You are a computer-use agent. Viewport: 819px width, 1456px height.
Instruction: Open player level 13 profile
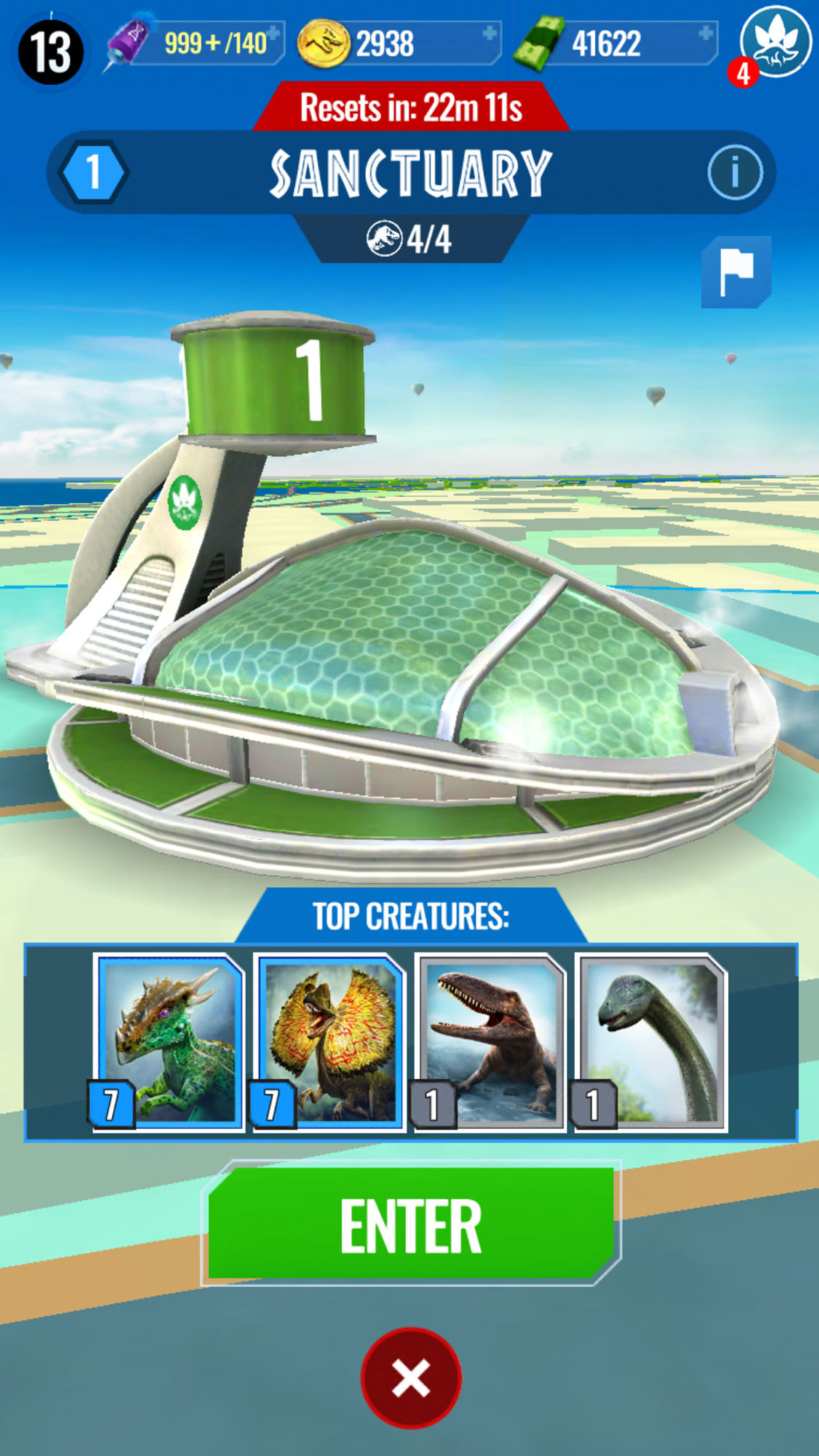50,52
